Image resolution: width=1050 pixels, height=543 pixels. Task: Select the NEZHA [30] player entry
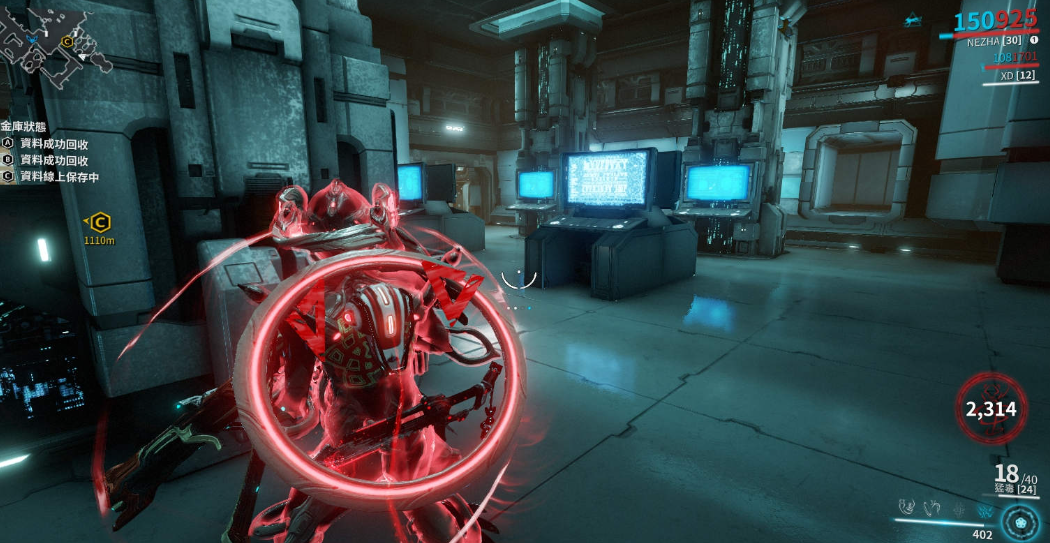pos(994,42)
